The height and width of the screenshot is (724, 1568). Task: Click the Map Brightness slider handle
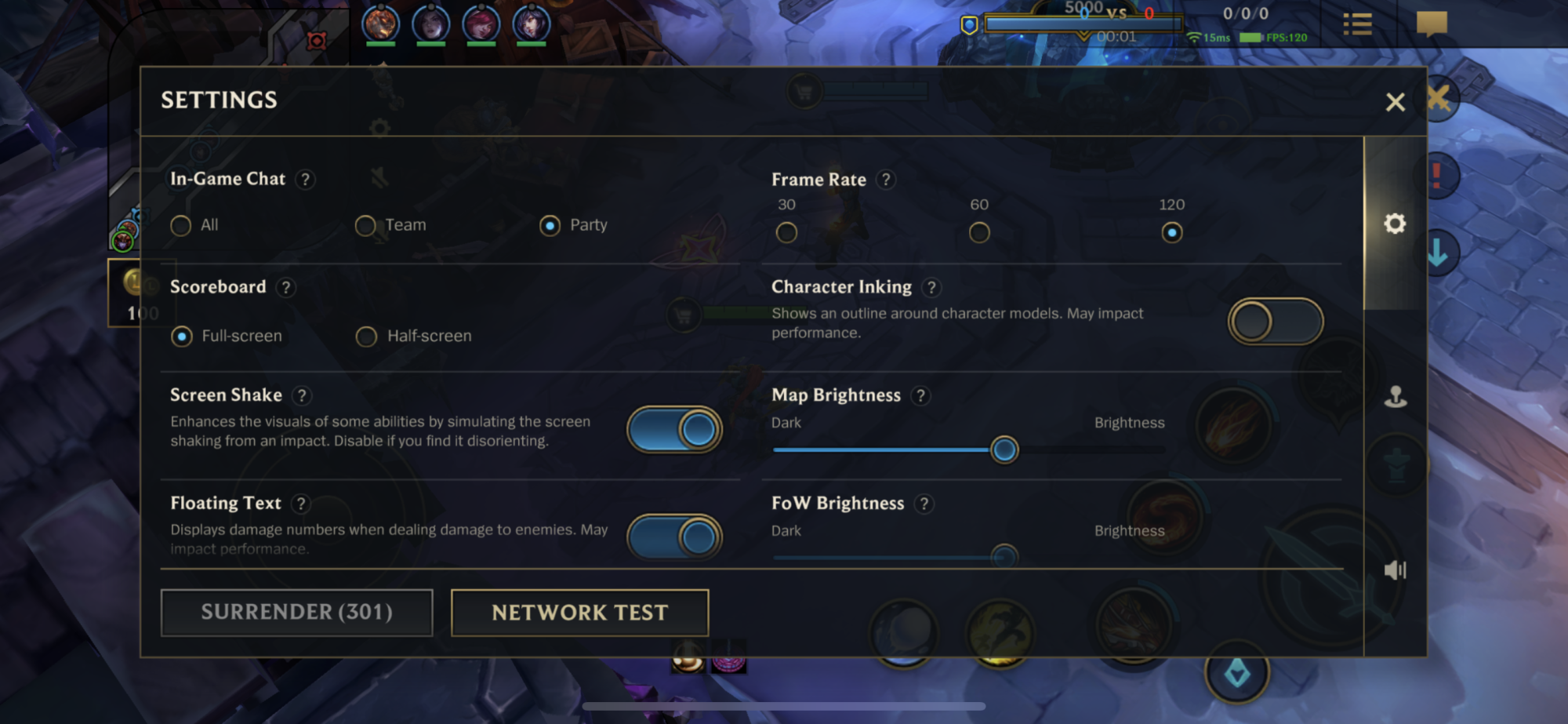click(1004, 450)
